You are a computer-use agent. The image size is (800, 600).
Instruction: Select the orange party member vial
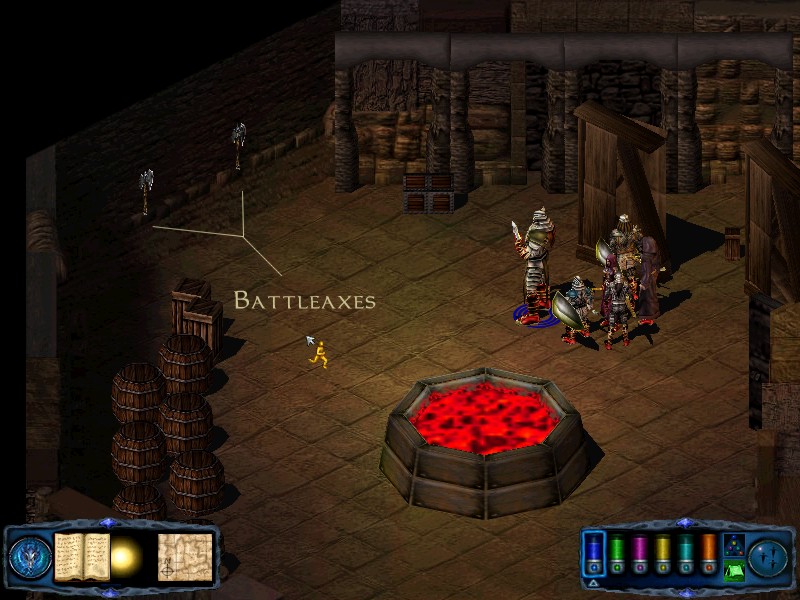coord(709,553)
